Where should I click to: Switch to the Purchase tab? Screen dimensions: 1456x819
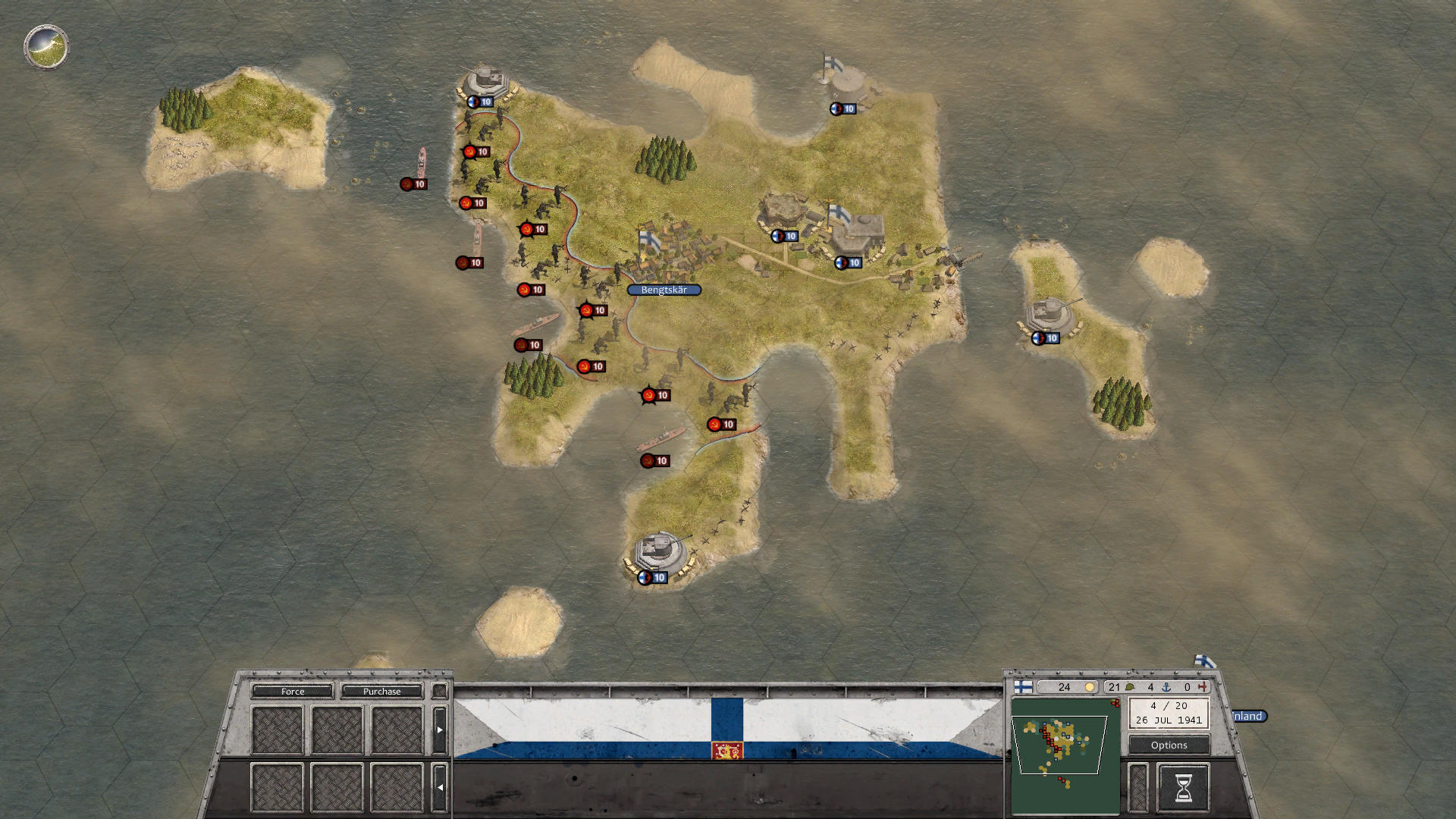click(x=382, y=692)
